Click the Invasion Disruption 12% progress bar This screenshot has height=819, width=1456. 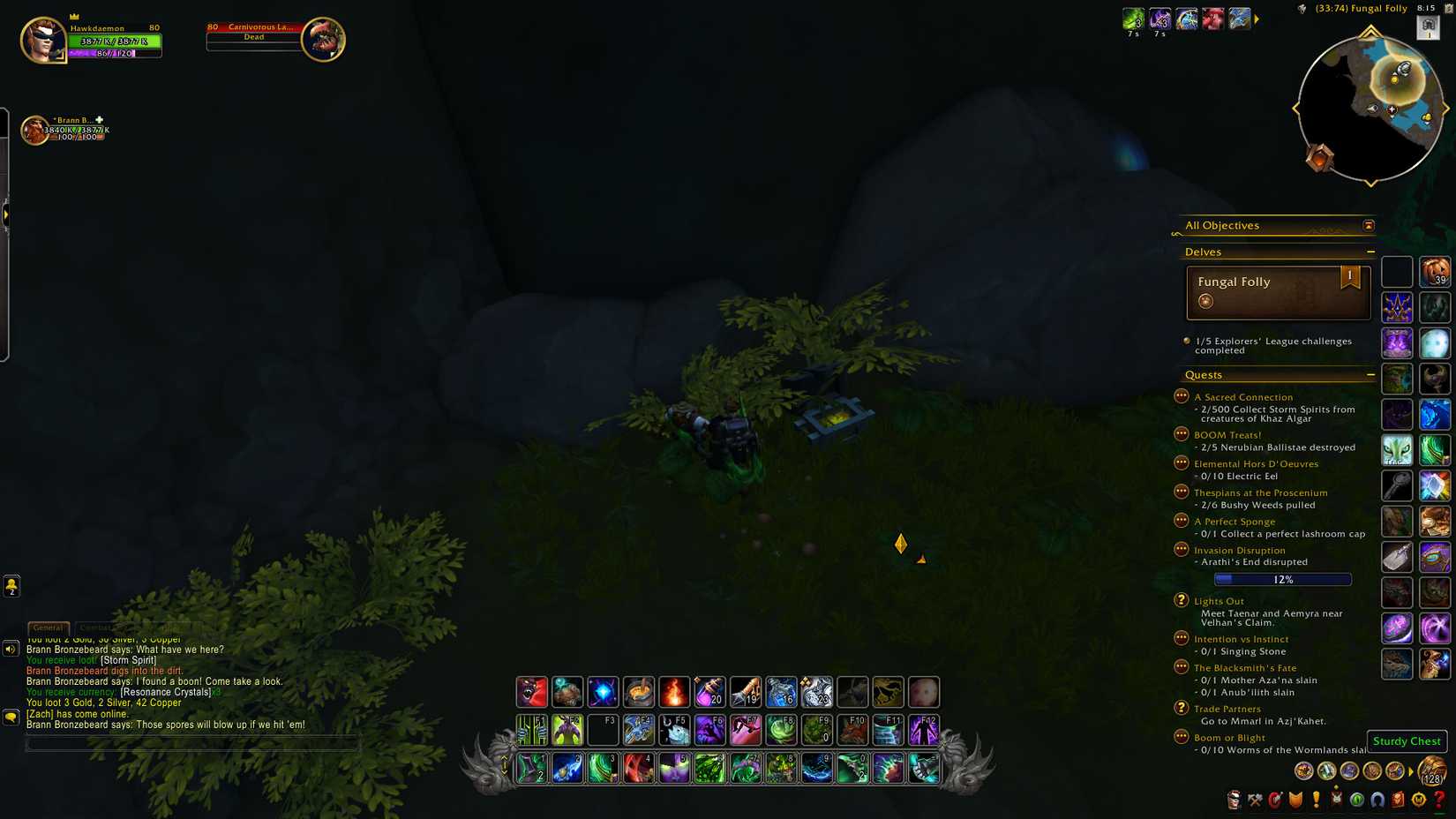[1282, 579]
